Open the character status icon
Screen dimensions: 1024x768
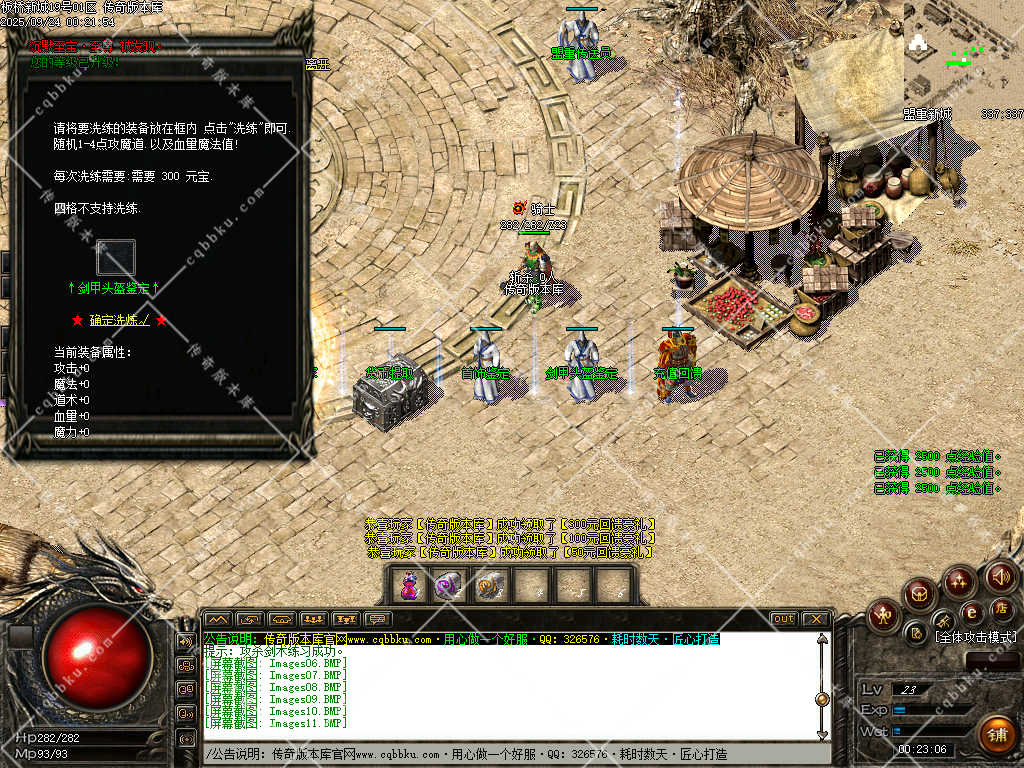coord(883,615)
